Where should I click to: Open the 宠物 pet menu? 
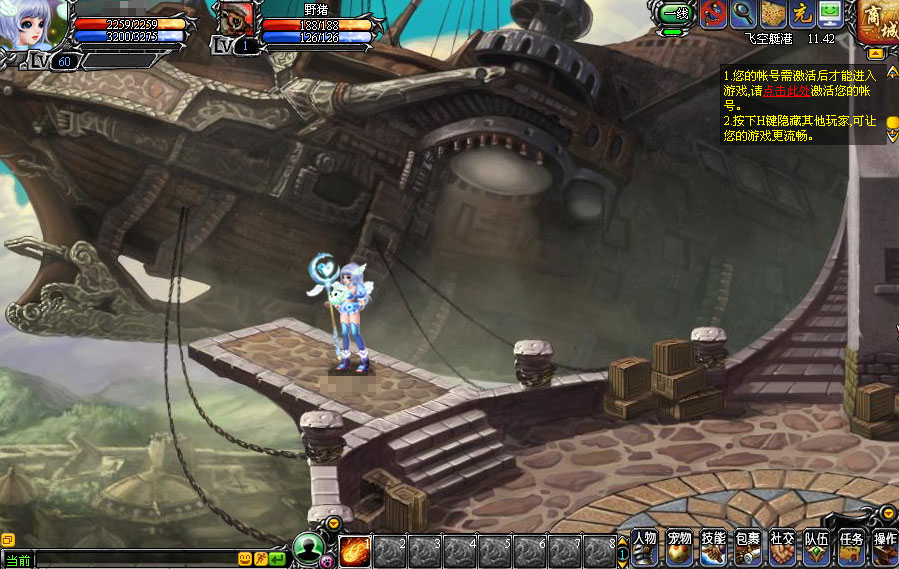[x=680, y=546]
